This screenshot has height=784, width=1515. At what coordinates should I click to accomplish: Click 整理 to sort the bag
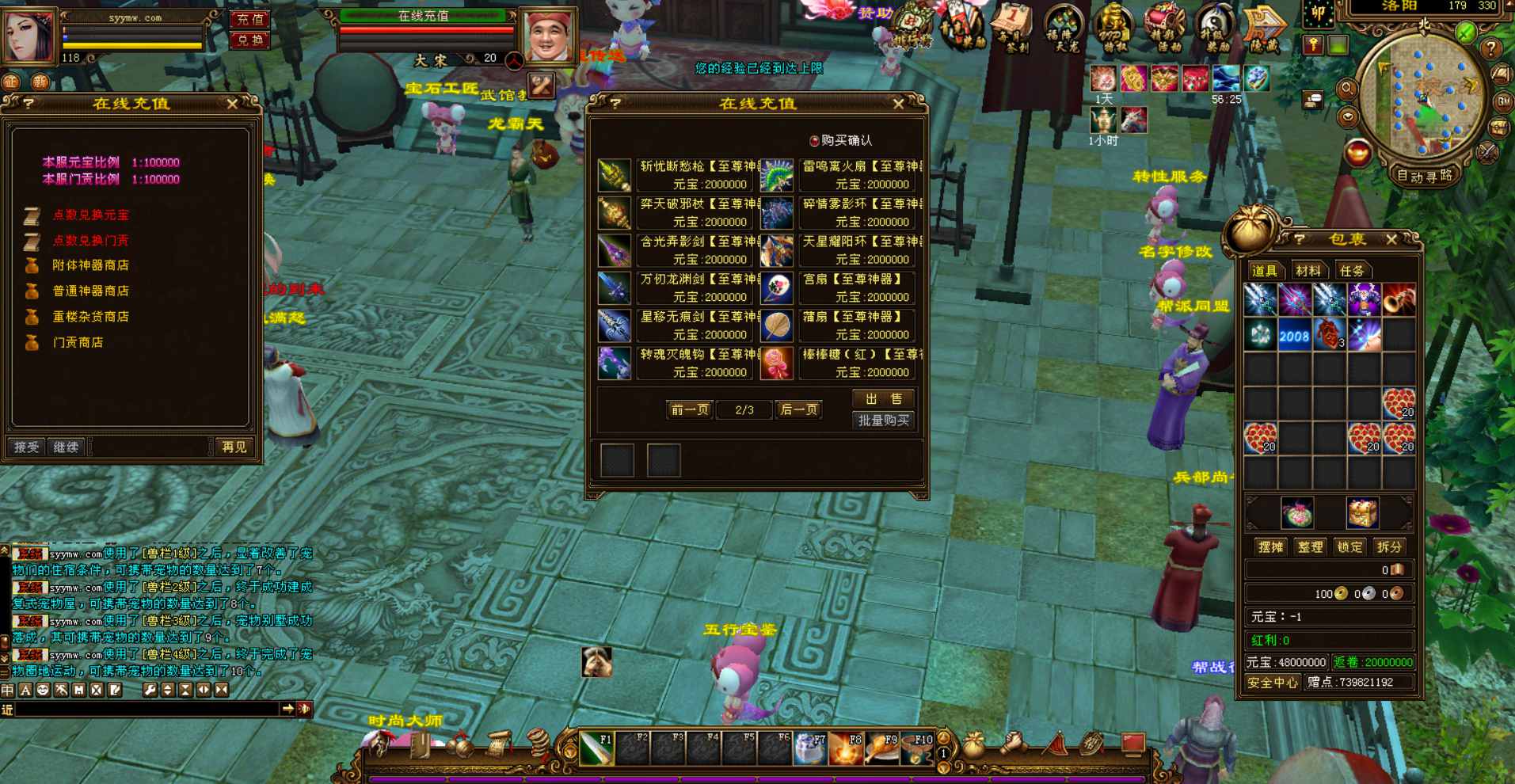[x=1310, y=546]
